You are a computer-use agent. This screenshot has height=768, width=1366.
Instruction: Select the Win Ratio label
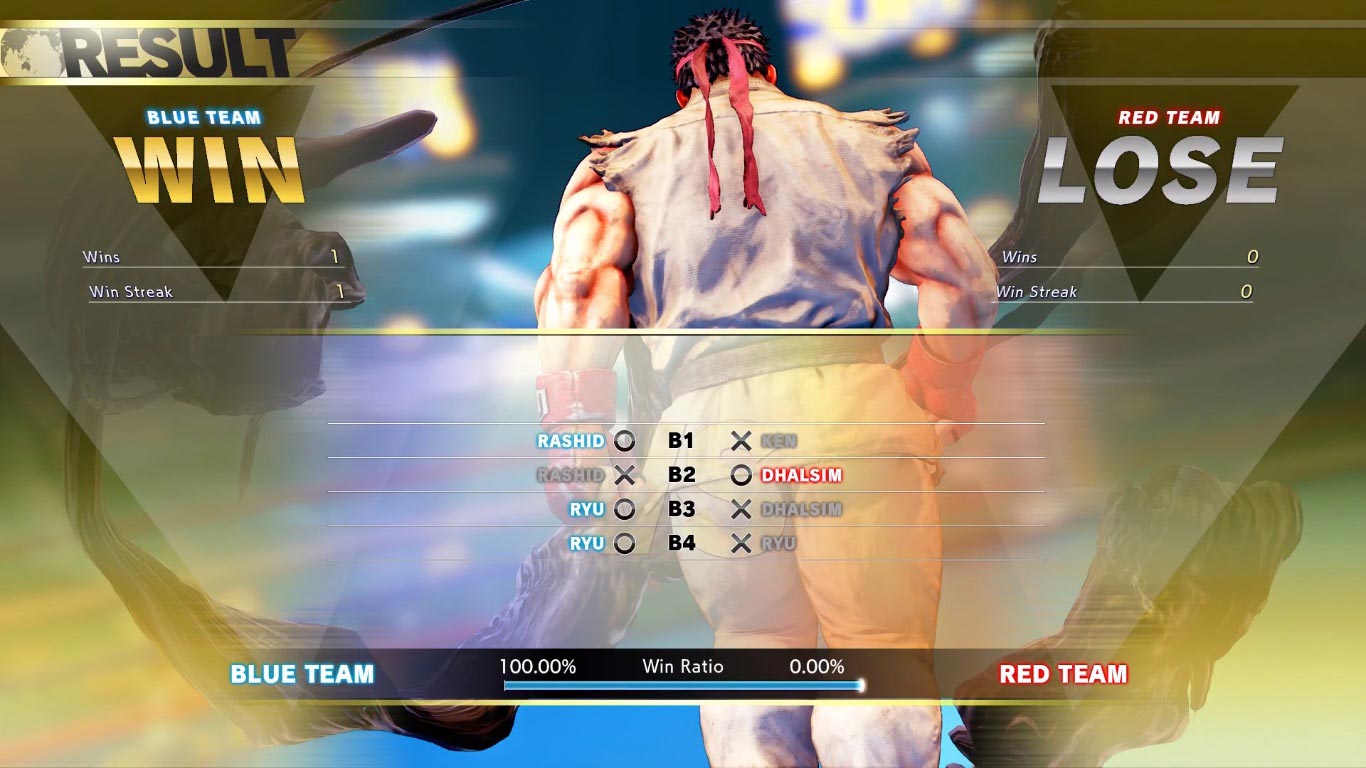coord(684,666)
